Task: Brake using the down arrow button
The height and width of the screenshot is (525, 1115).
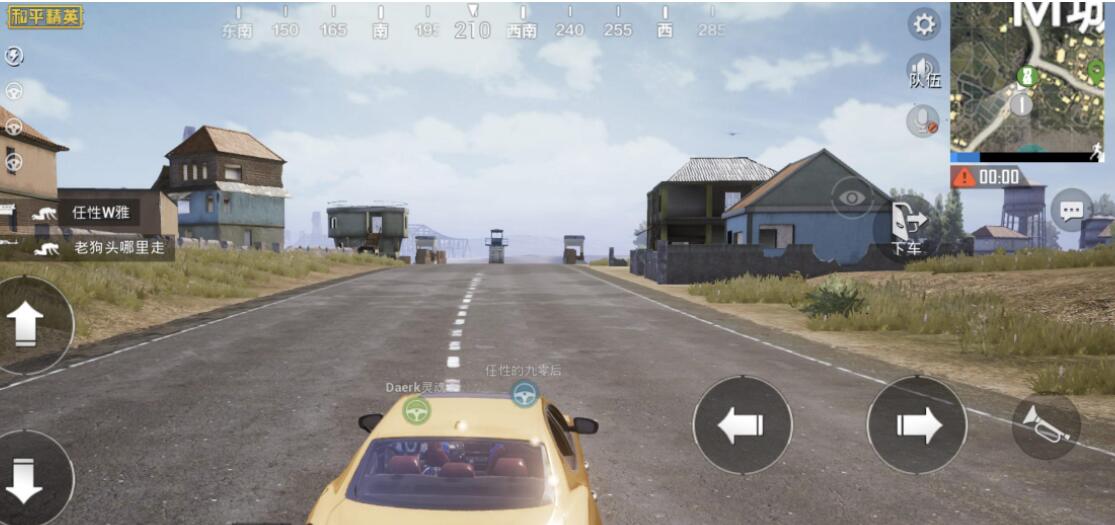Action: tap(26, 480)
